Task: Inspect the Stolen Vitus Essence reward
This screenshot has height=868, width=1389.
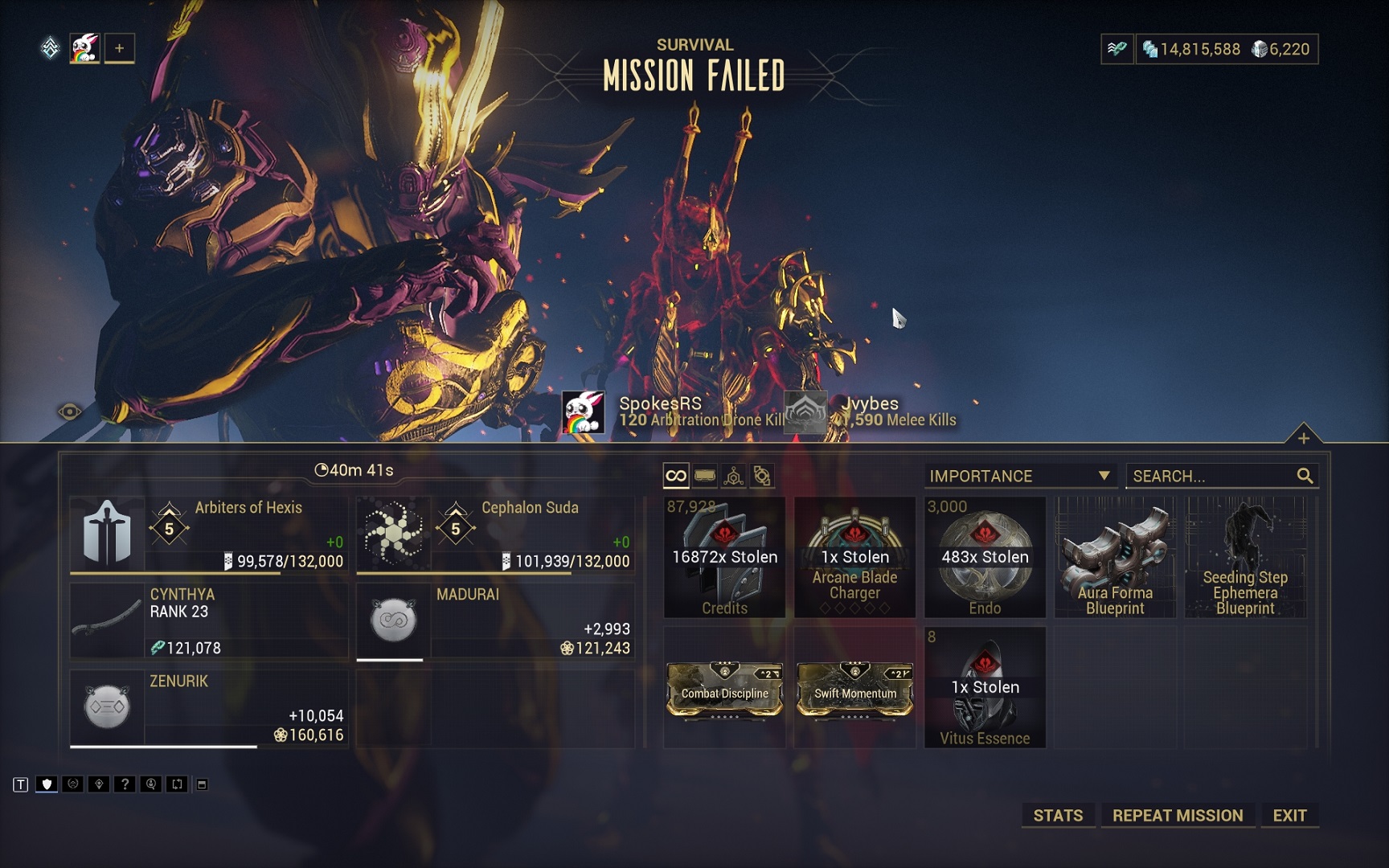Action: click(x=985, y=687)
